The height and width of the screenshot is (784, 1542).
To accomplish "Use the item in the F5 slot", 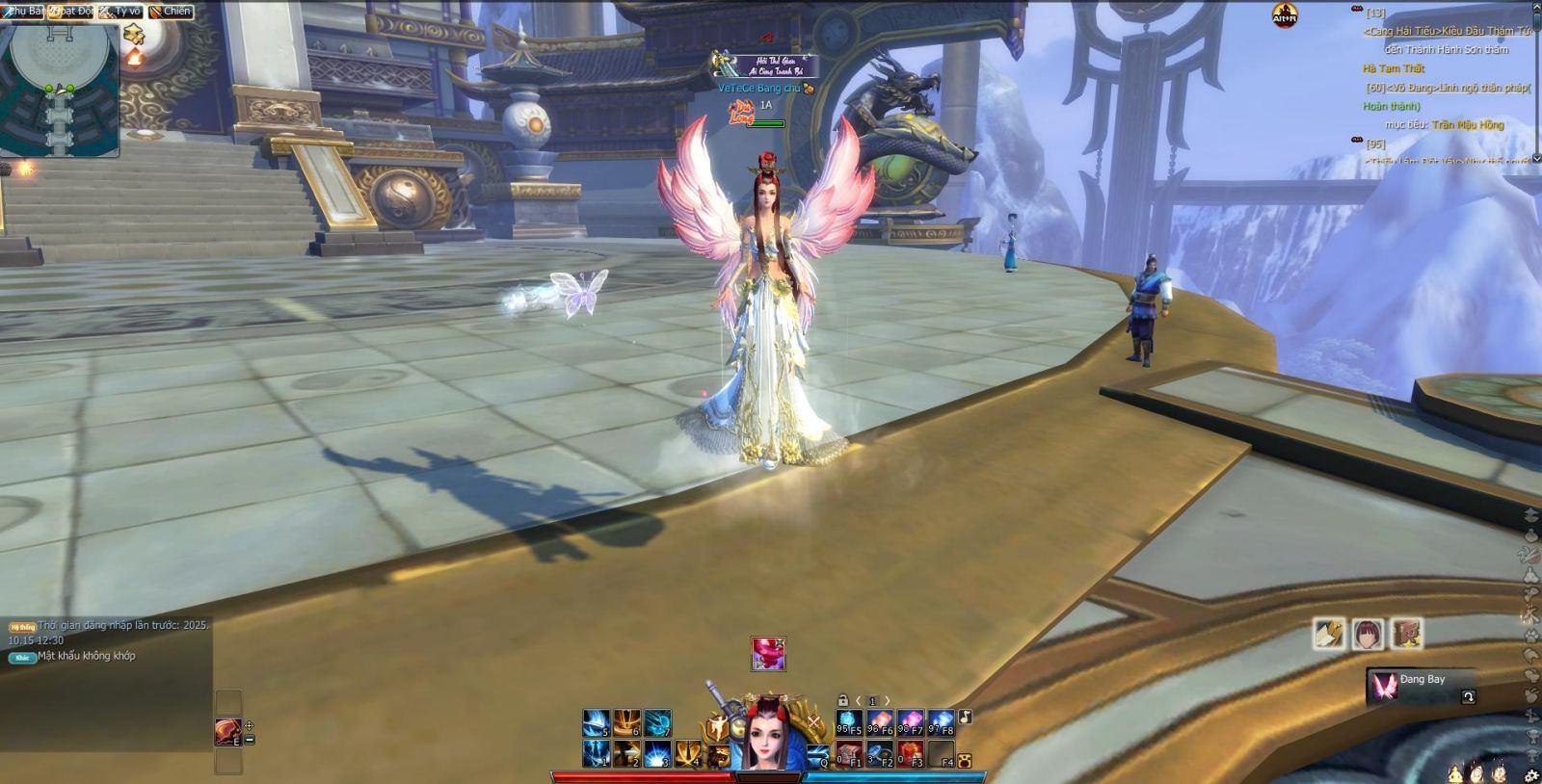I will pyautogui.click(x=849, y=723).
